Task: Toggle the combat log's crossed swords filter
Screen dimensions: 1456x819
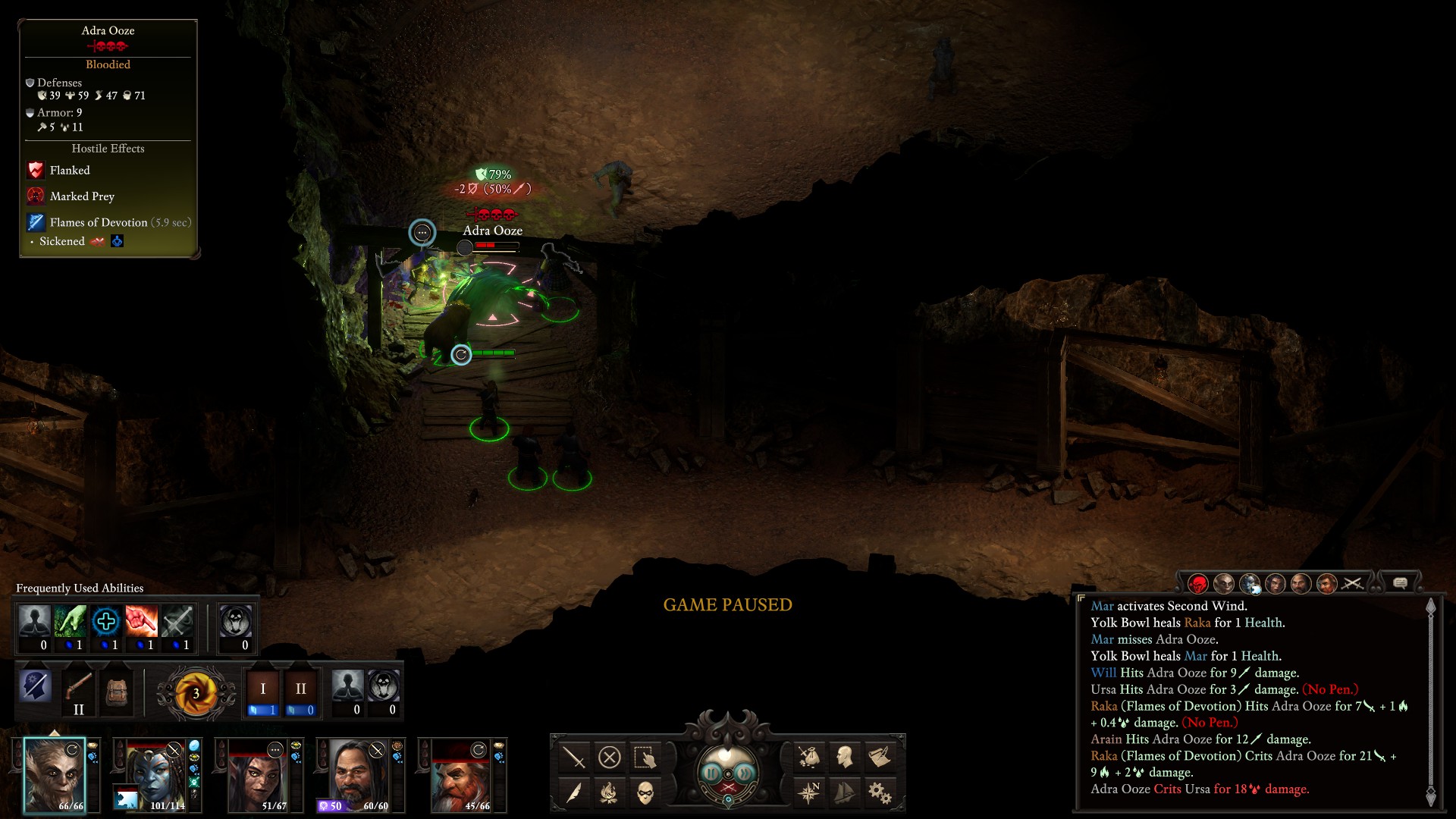Action: click(1353, 583)
